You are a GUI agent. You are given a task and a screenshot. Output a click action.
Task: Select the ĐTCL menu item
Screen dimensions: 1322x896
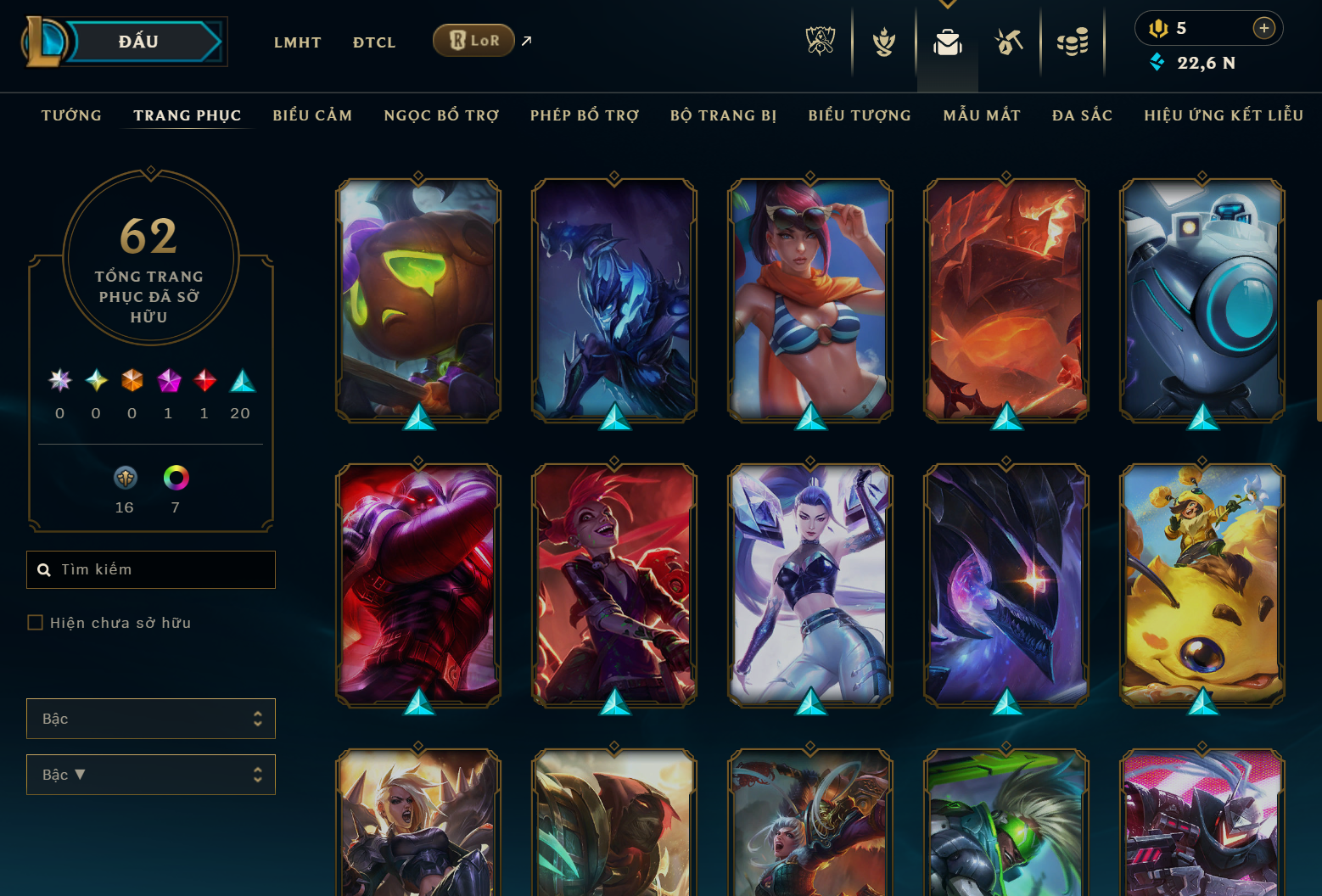point(374,42)
